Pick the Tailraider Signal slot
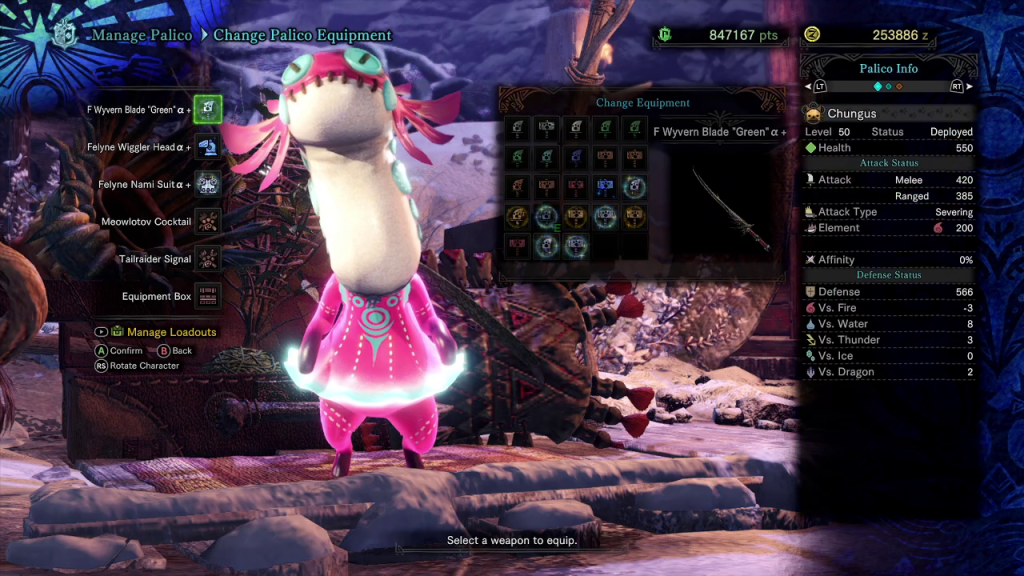The image size is (1024, 576). click(x=208, y=259)
